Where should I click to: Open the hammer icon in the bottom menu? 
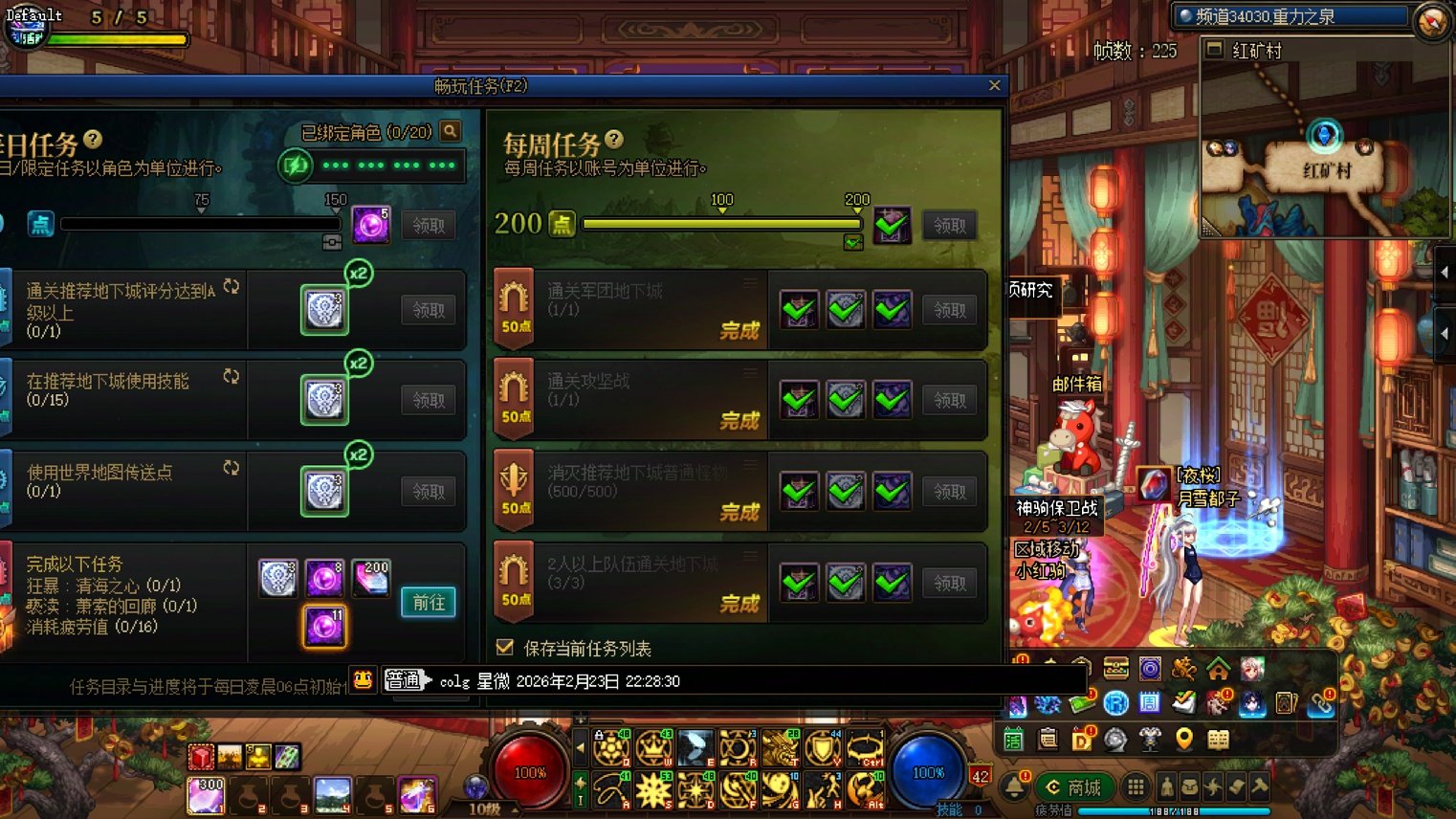(x=1259, y=787)
